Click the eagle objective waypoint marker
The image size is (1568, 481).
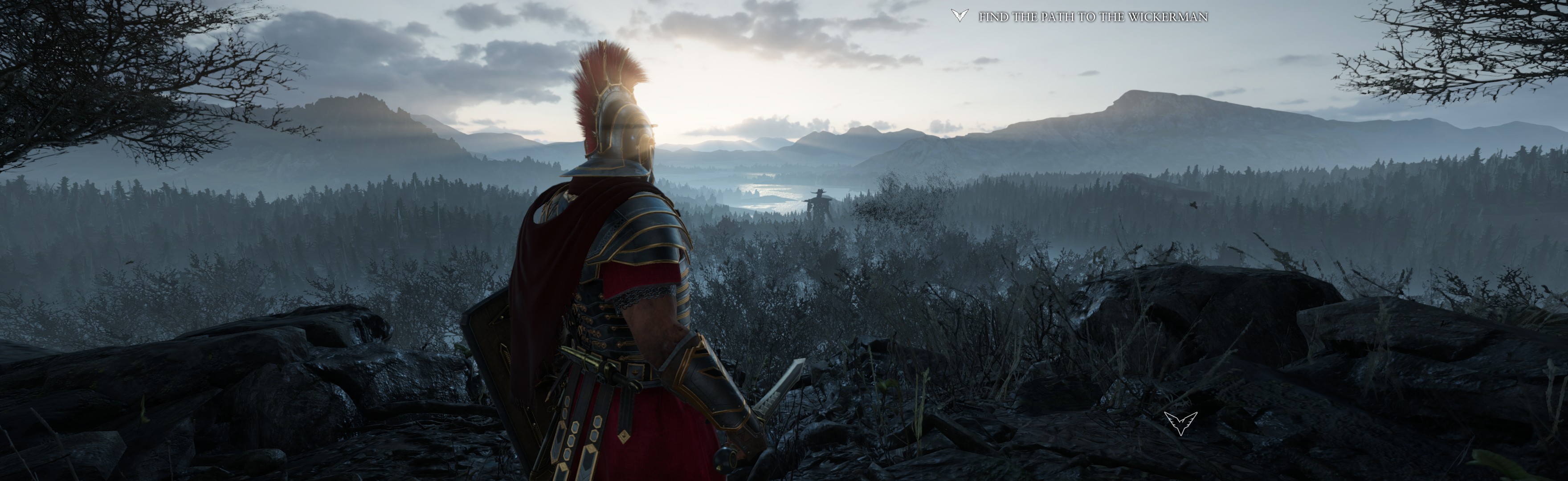(1180, 423)
